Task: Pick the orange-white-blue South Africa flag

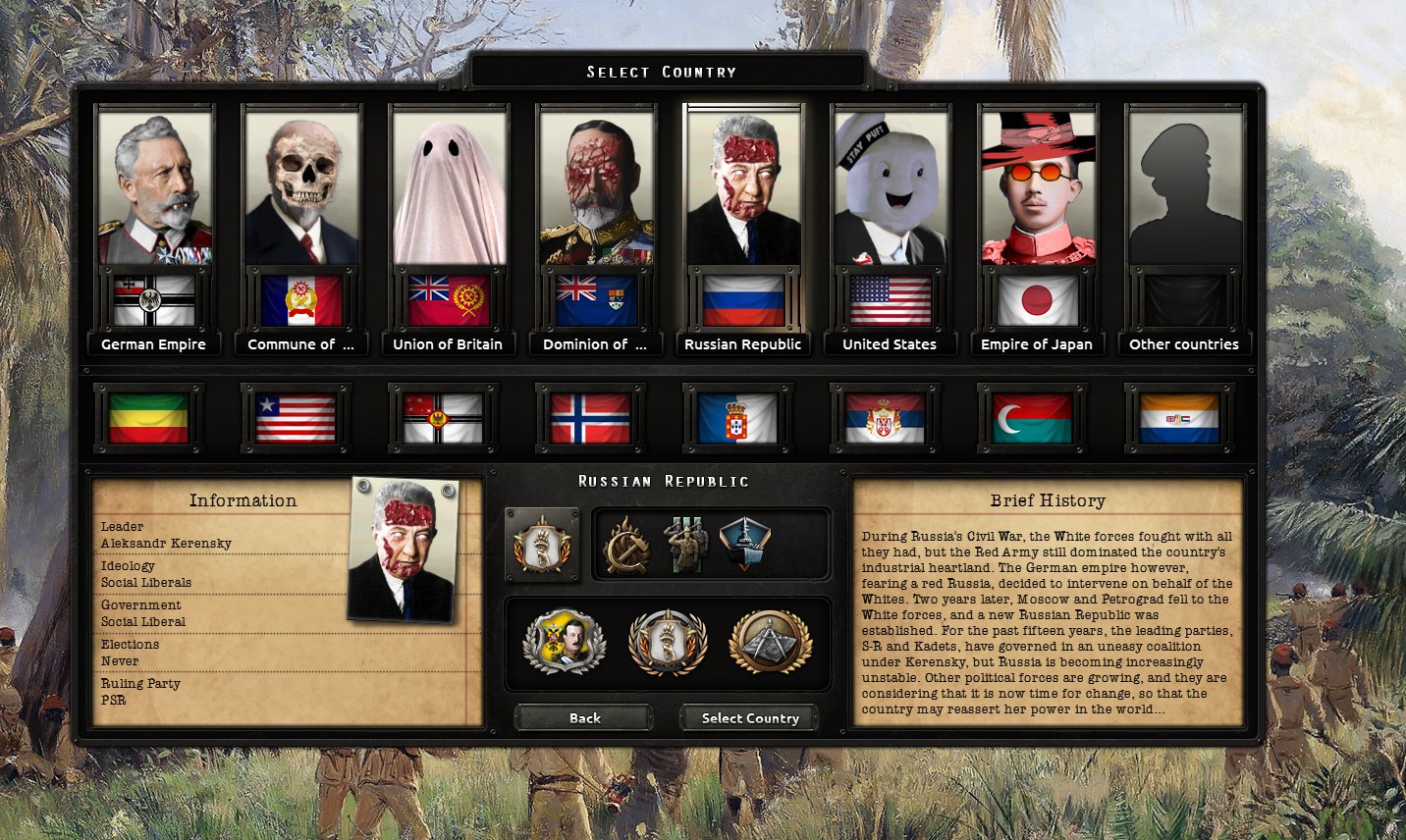Action: (x=1179, y=419)
